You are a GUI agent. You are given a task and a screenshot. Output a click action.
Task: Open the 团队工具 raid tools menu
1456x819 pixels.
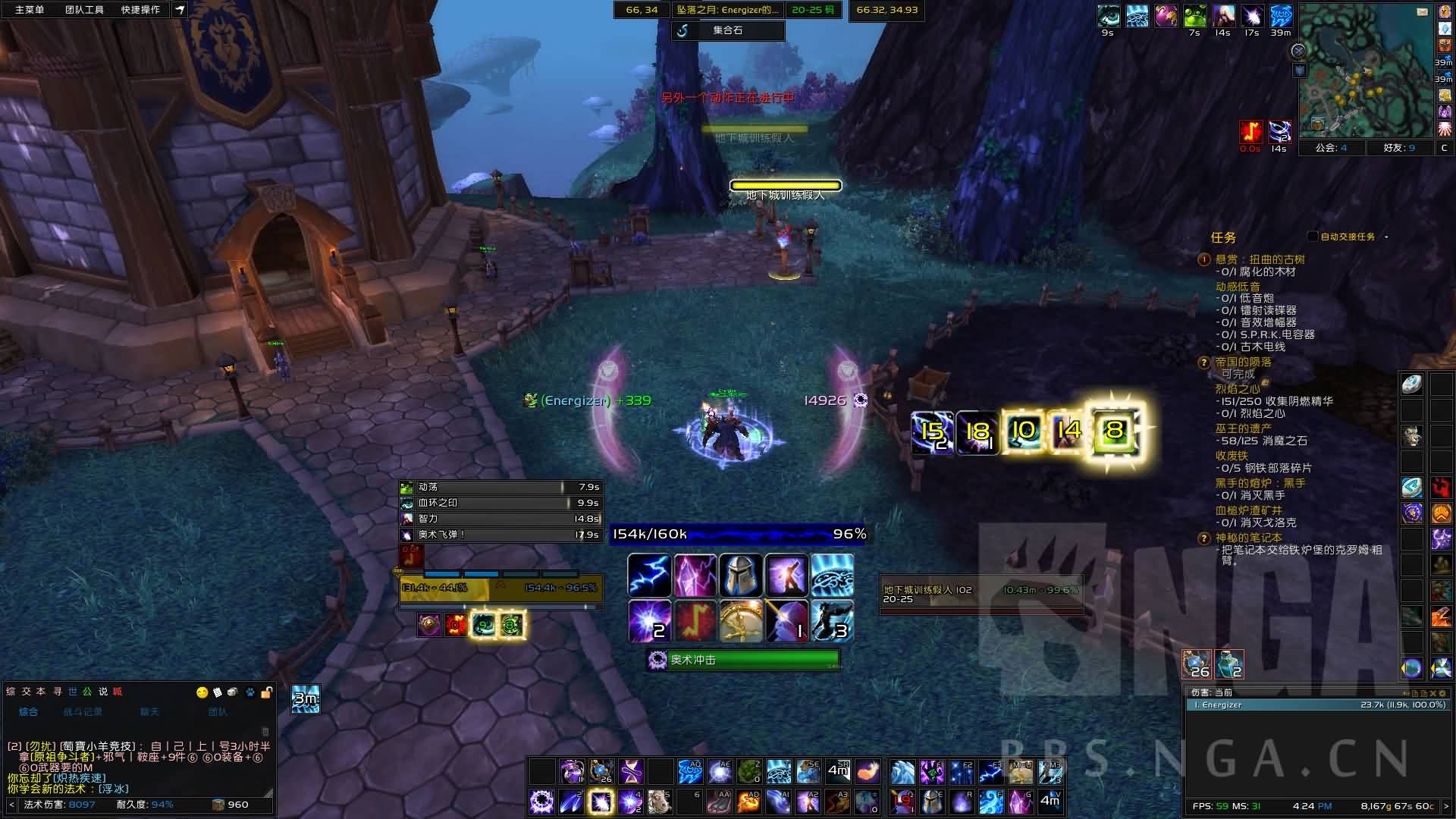click(x=83, y=10)
